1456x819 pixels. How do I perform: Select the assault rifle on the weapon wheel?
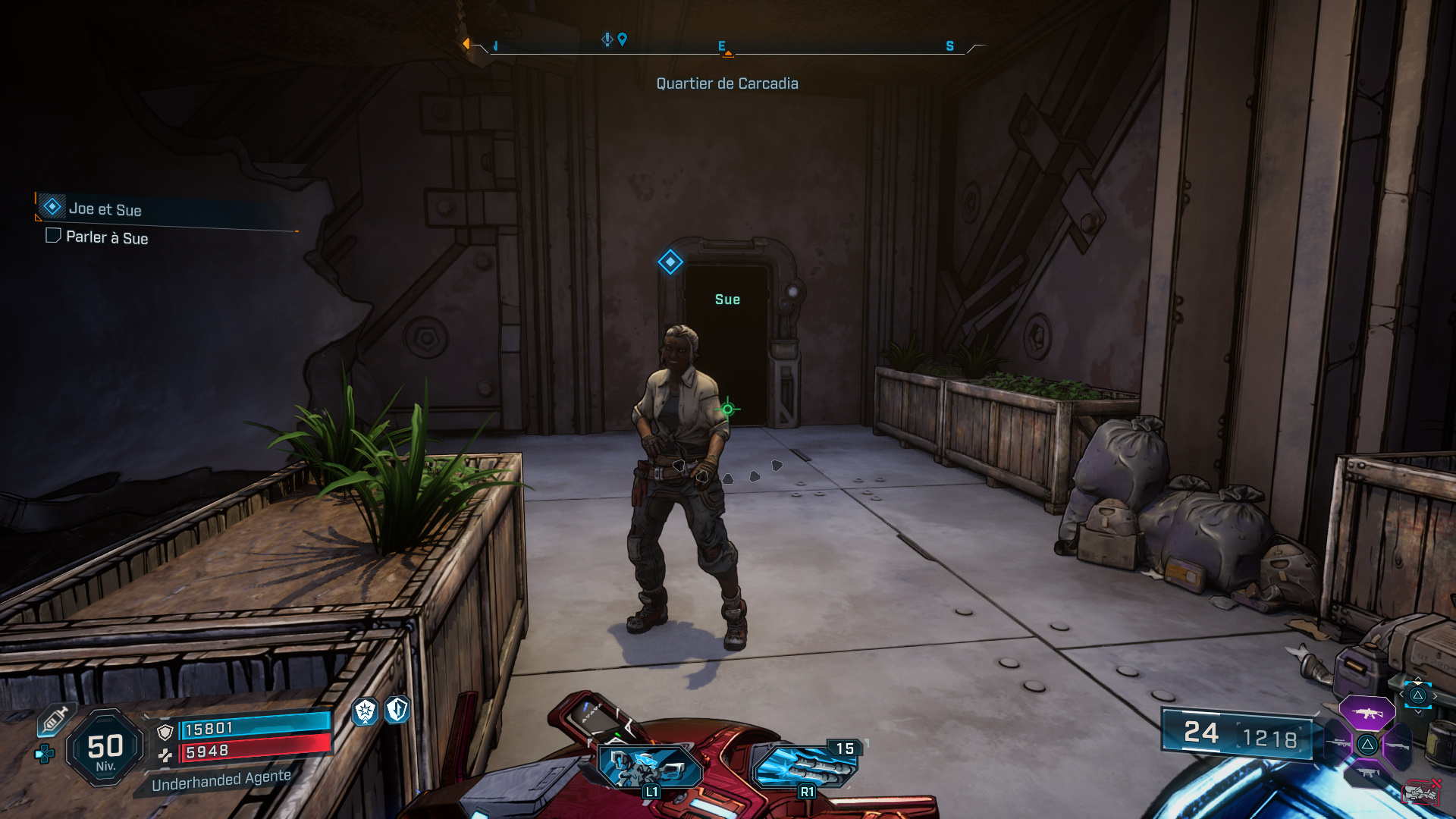tap(1367, 712)
